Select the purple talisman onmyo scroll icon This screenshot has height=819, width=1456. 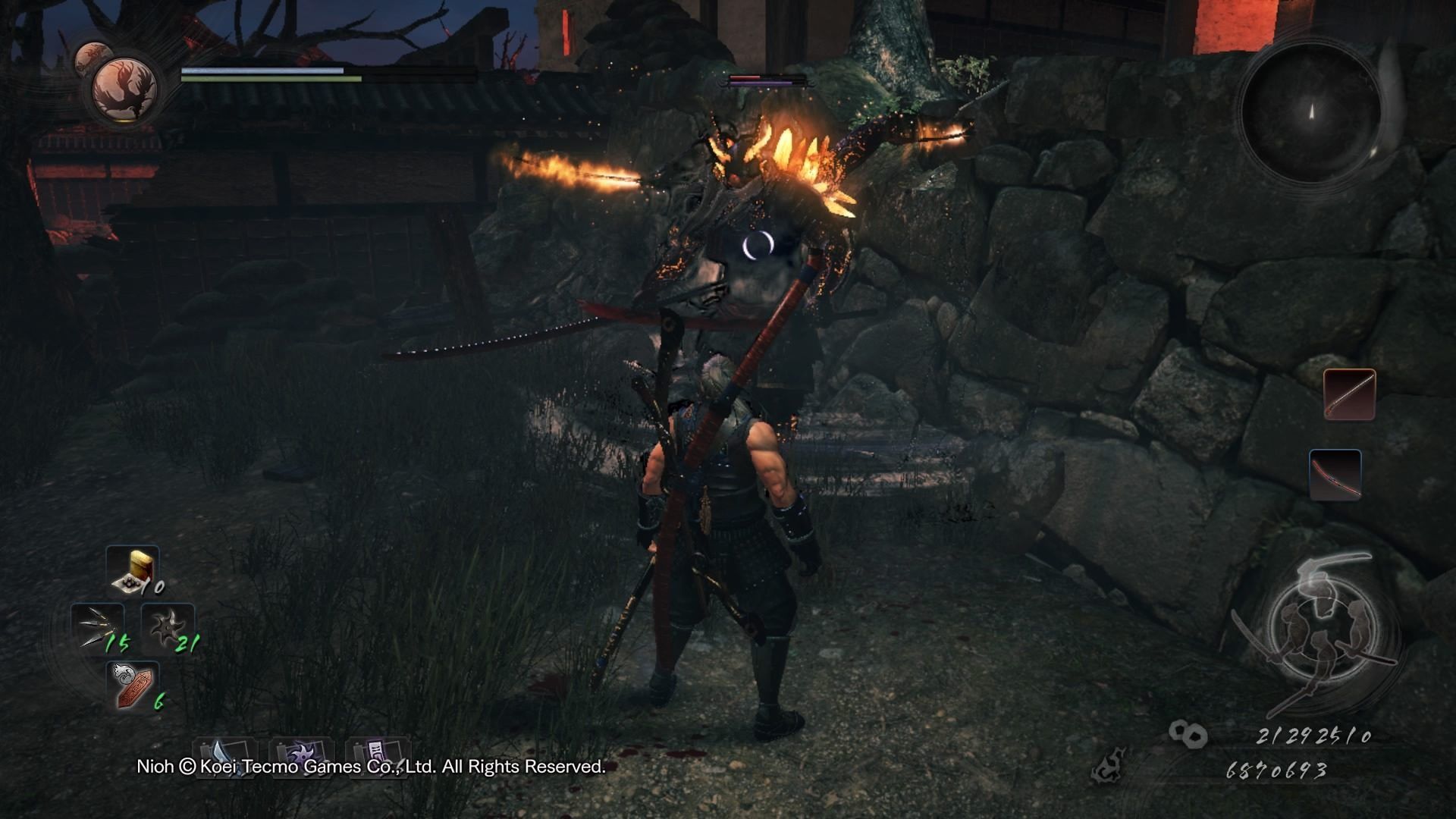(377, 757)
